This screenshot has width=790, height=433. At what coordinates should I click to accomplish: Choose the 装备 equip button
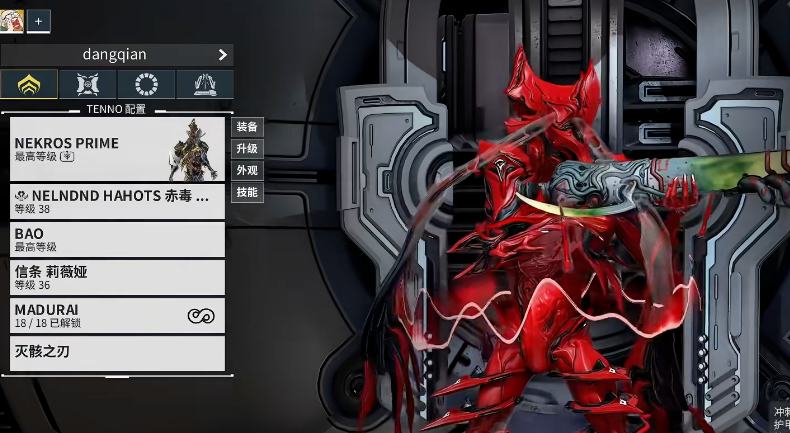pos(247,127)
